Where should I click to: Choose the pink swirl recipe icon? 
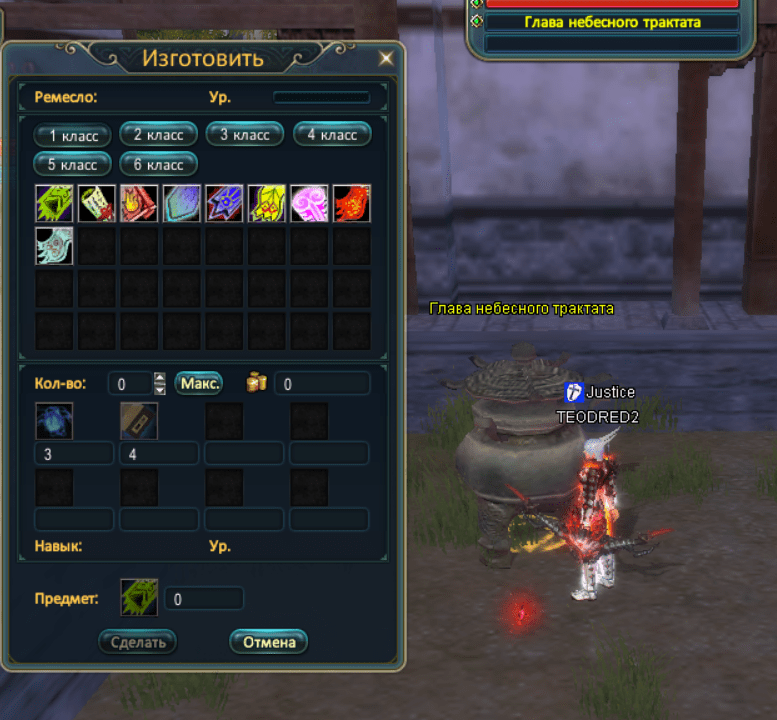click(309, 203)
